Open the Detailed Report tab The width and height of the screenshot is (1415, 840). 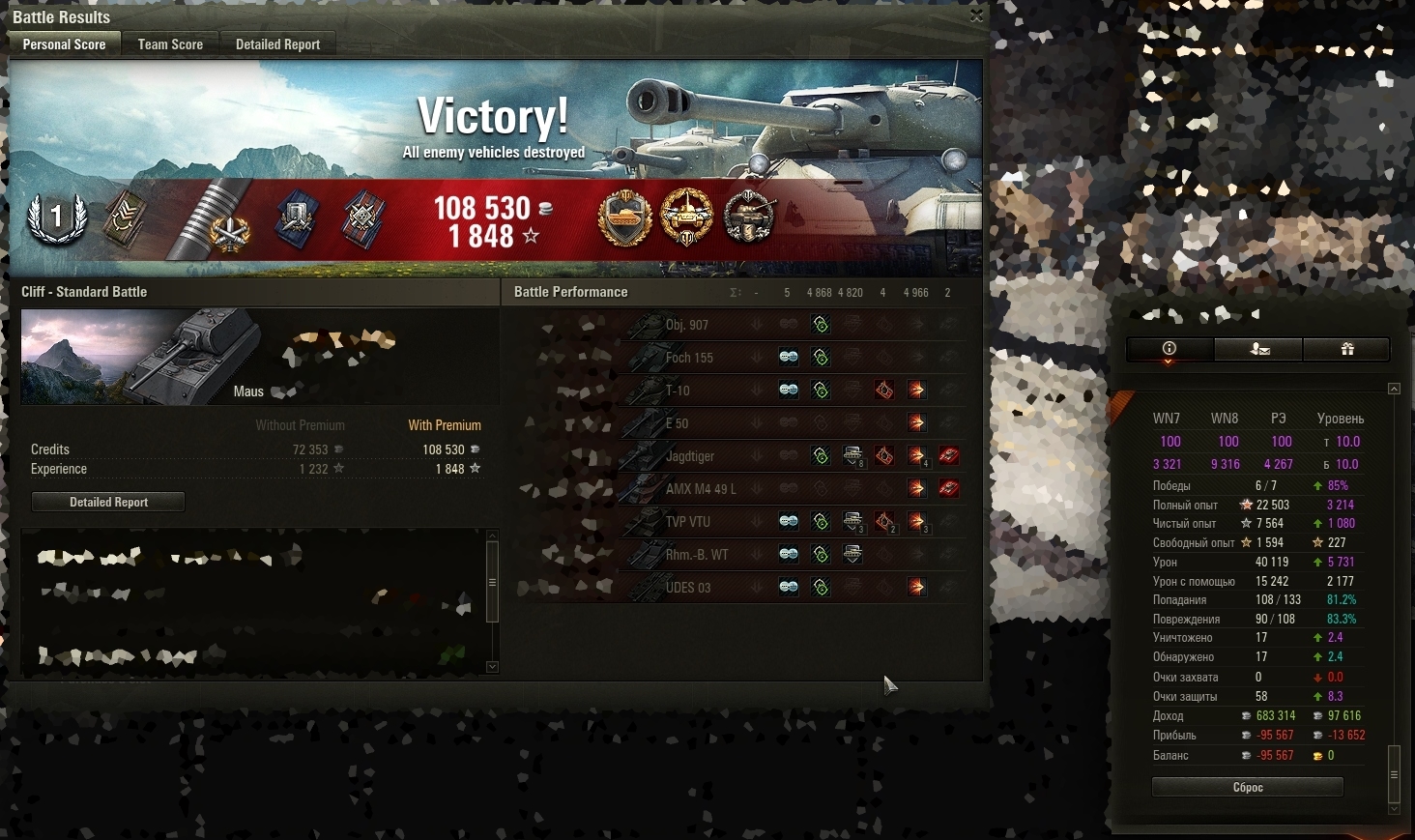coord(277,44)
